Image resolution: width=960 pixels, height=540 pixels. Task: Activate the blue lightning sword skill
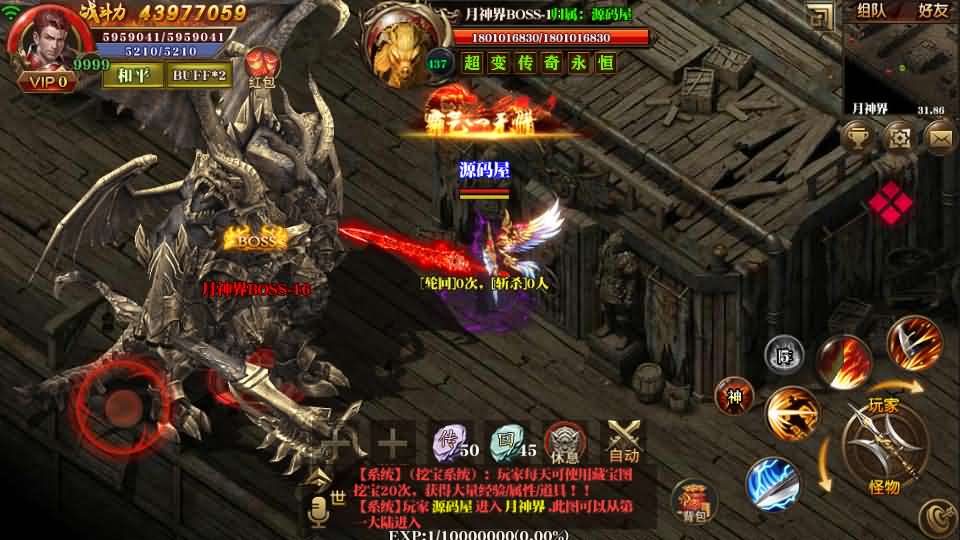(x=771, y=482)
